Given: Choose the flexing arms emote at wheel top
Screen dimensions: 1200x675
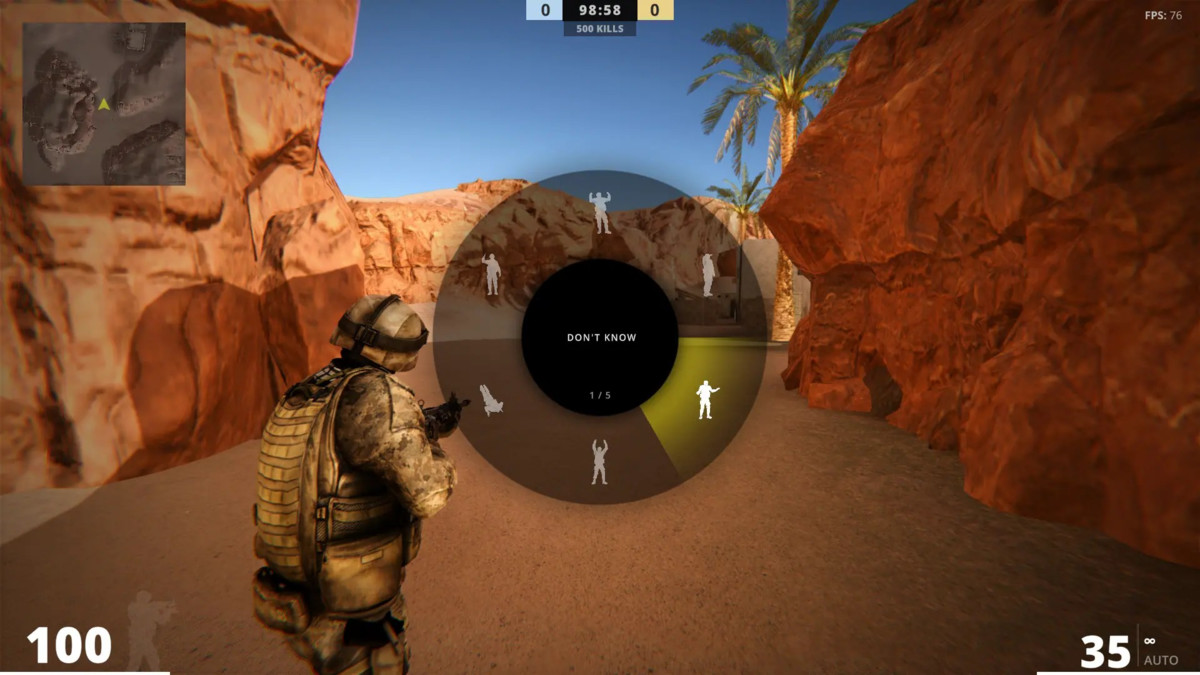Looking at the screenshot, I should [x=600, y=212].
